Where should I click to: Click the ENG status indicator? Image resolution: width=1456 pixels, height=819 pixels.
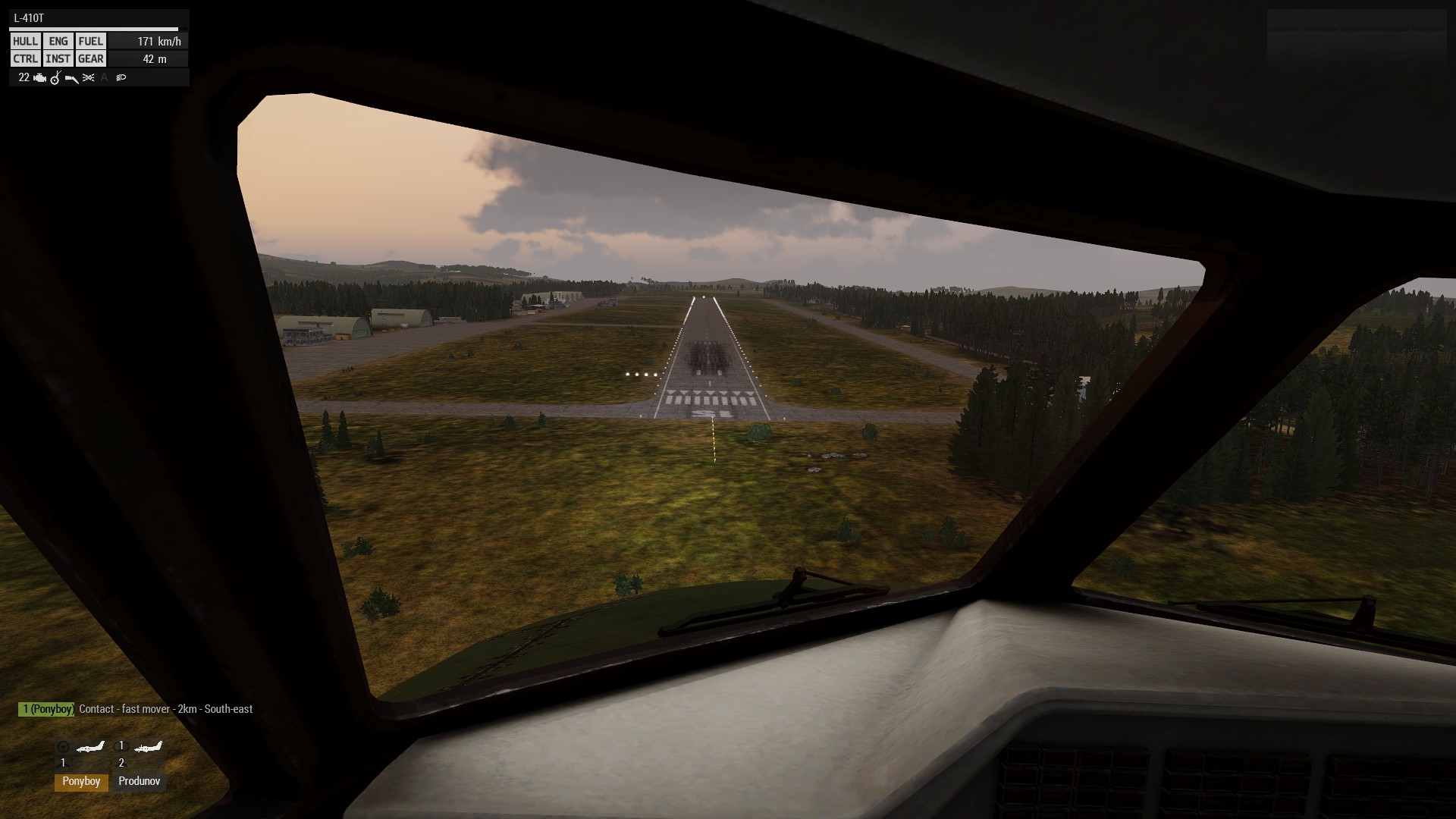(x=58, y=42)
